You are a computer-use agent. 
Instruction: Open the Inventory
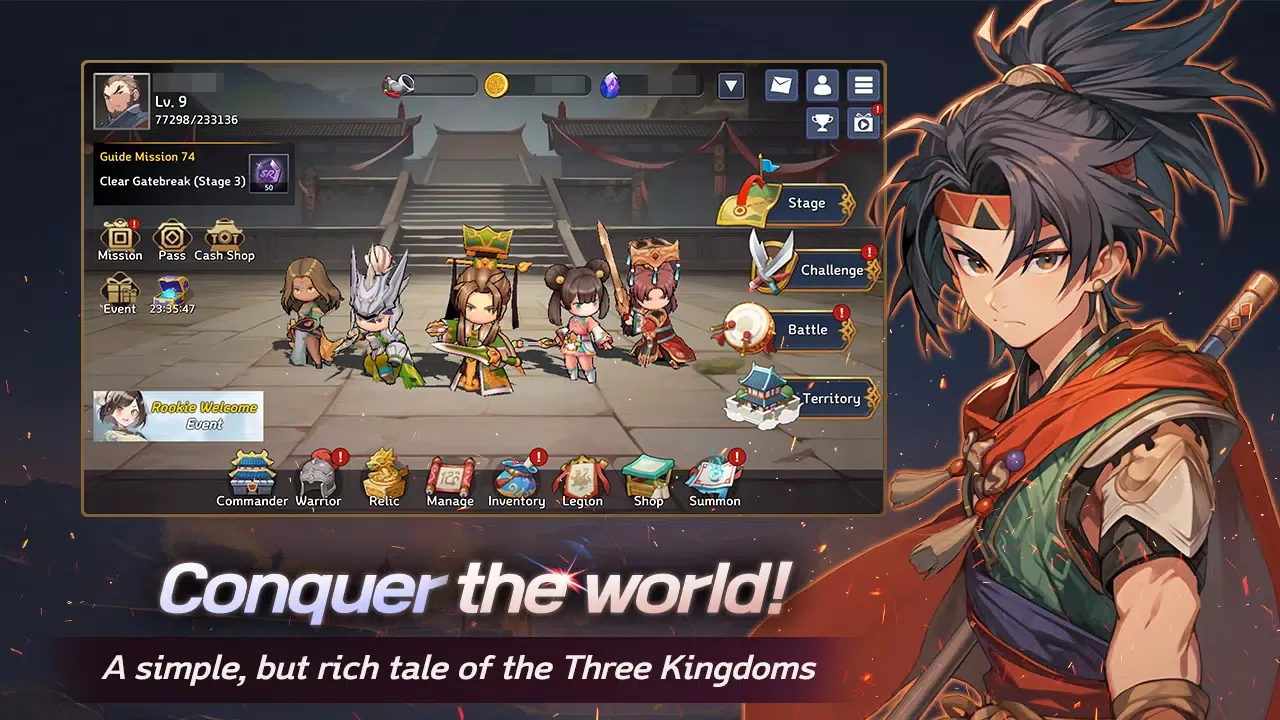click(x=516, y=475)
